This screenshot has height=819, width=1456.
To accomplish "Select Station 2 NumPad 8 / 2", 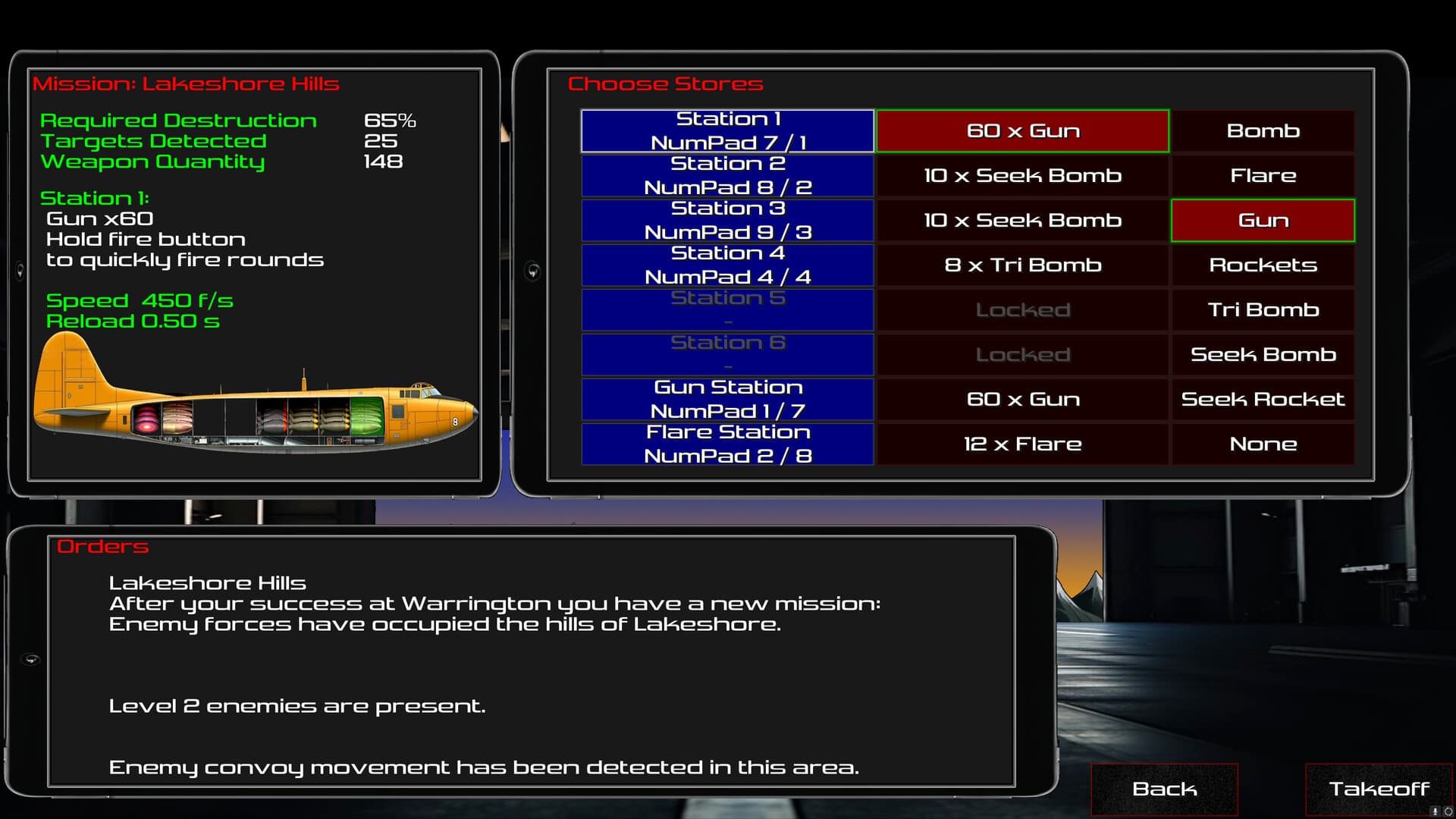I will click(x=726, y=175).
